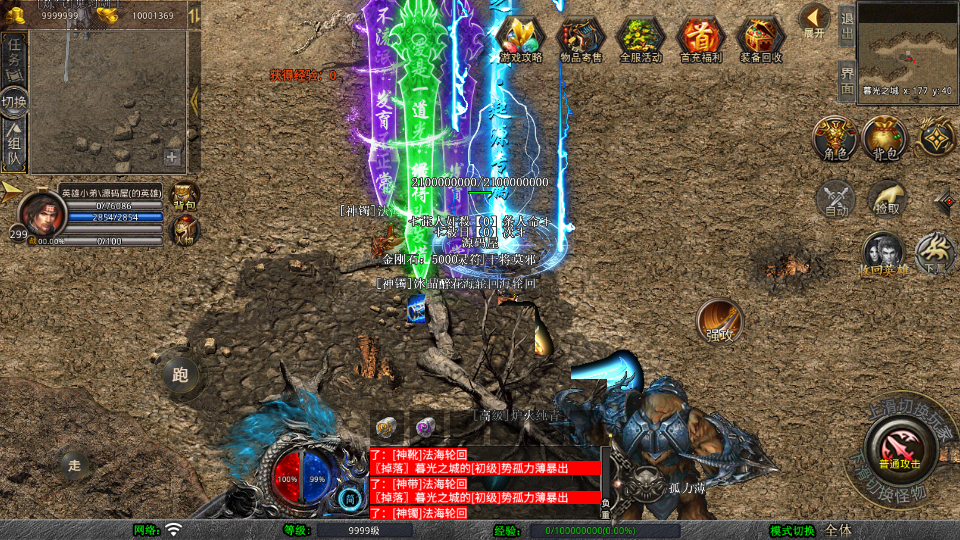960x540 pixels.
Task: Switch to the 组队 team tab
Action: coord(14,146)
